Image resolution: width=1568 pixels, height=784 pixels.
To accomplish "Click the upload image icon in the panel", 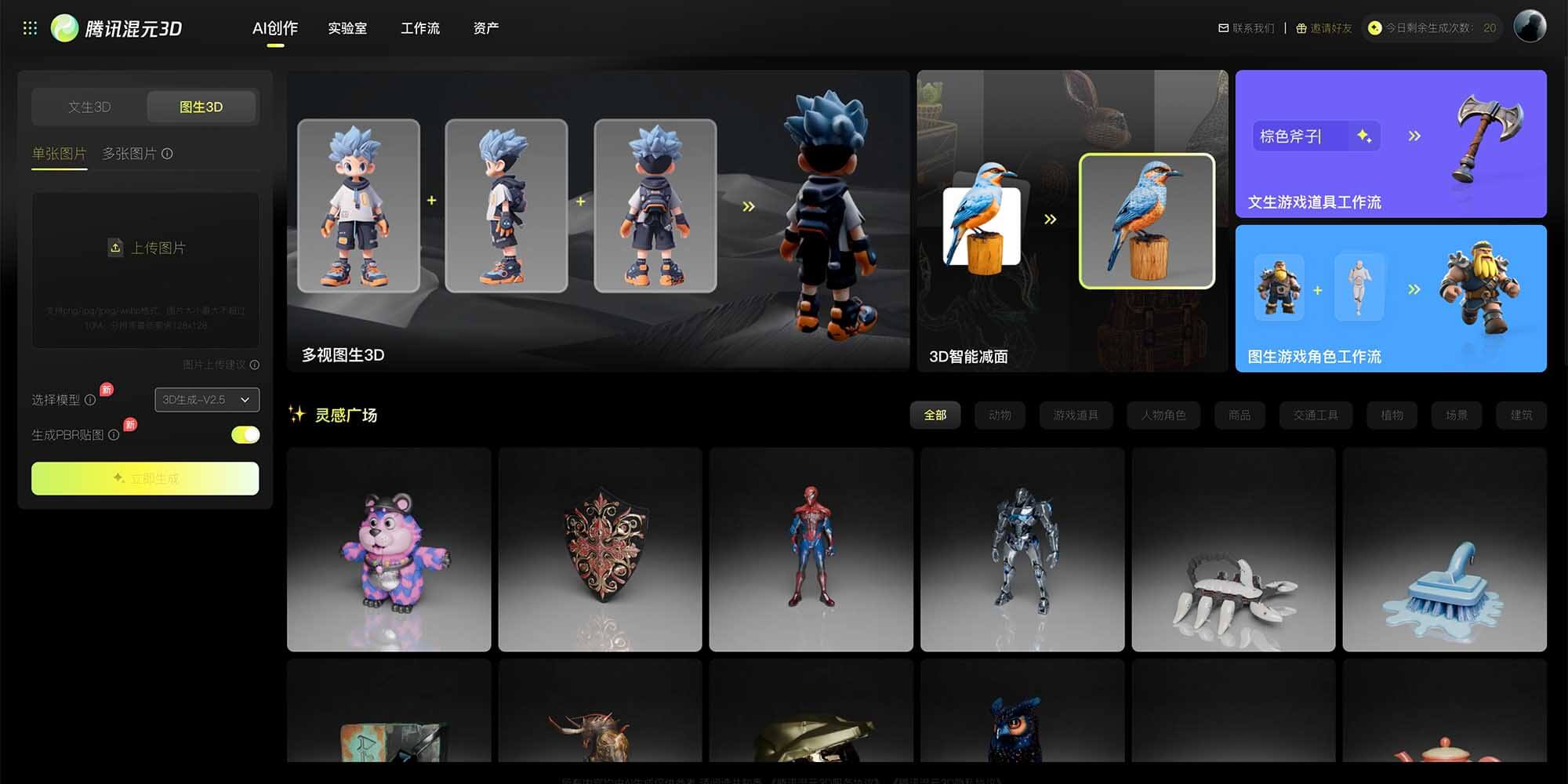I will click(115, 247).
